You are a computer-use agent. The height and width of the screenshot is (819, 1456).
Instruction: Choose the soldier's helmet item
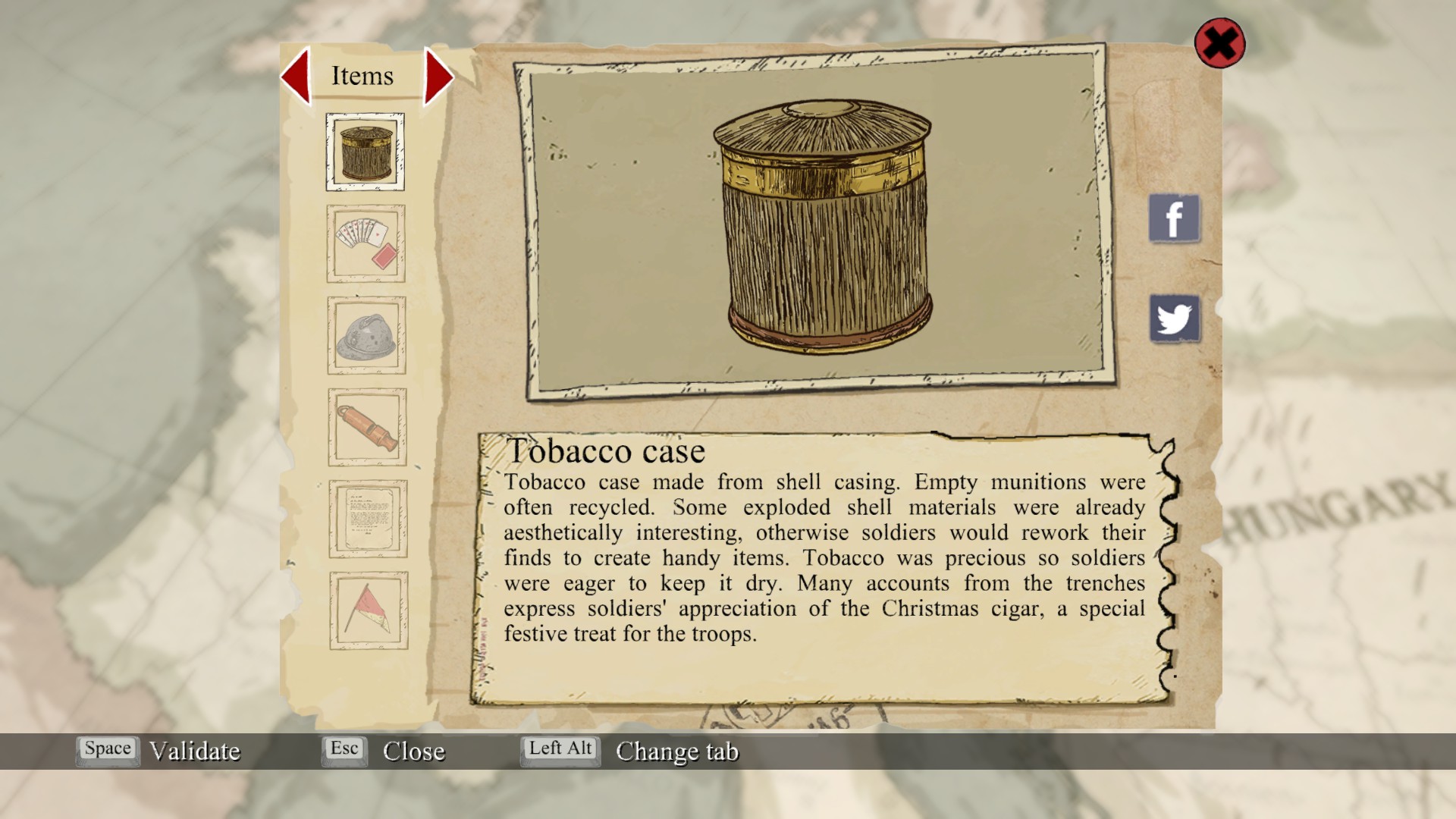tap(367, 335)
